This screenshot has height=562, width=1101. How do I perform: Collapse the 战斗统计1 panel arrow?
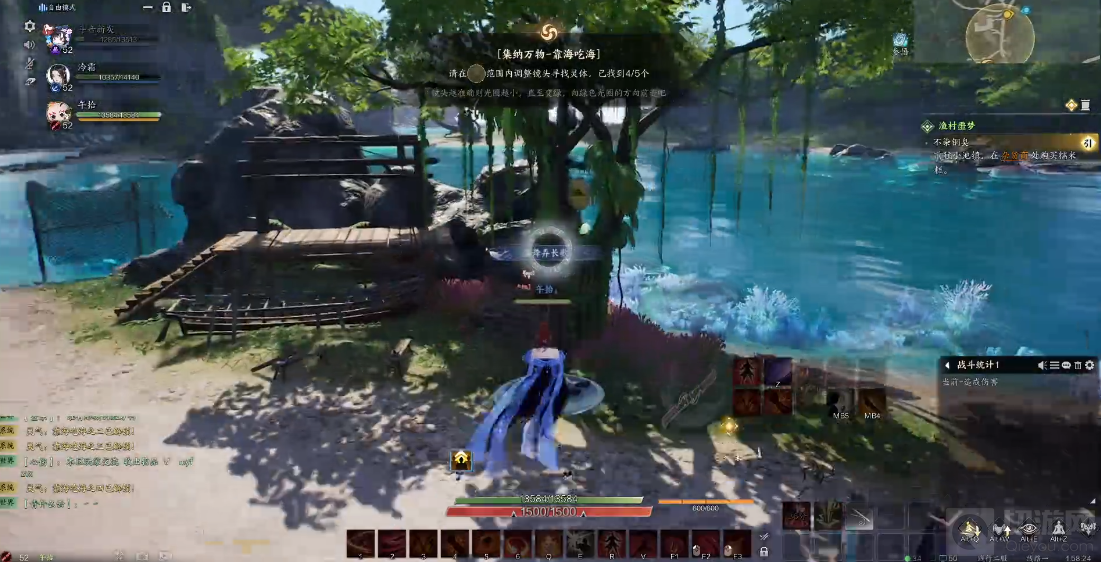pyautogui.click(x=946, y=365)
